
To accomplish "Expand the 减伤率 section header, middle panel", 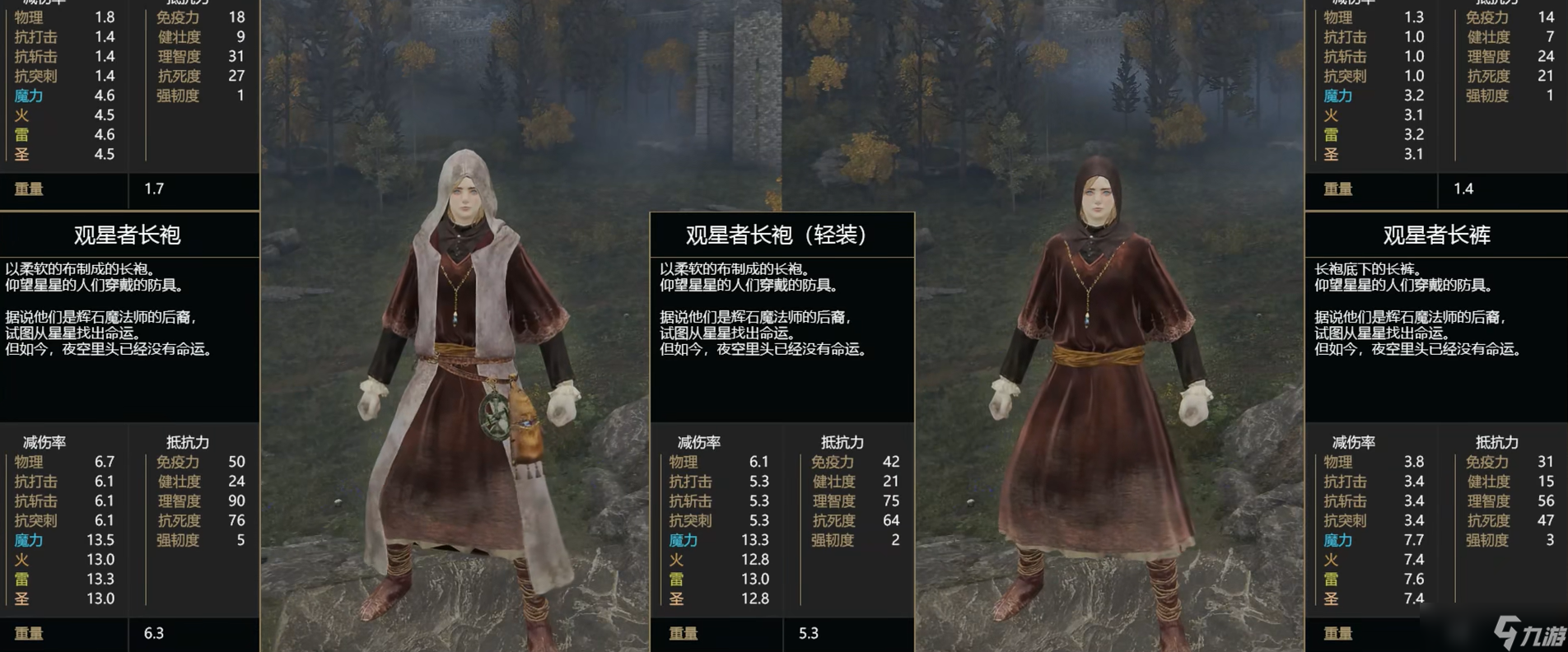I will pyautogui.click(x=700, y=442).
